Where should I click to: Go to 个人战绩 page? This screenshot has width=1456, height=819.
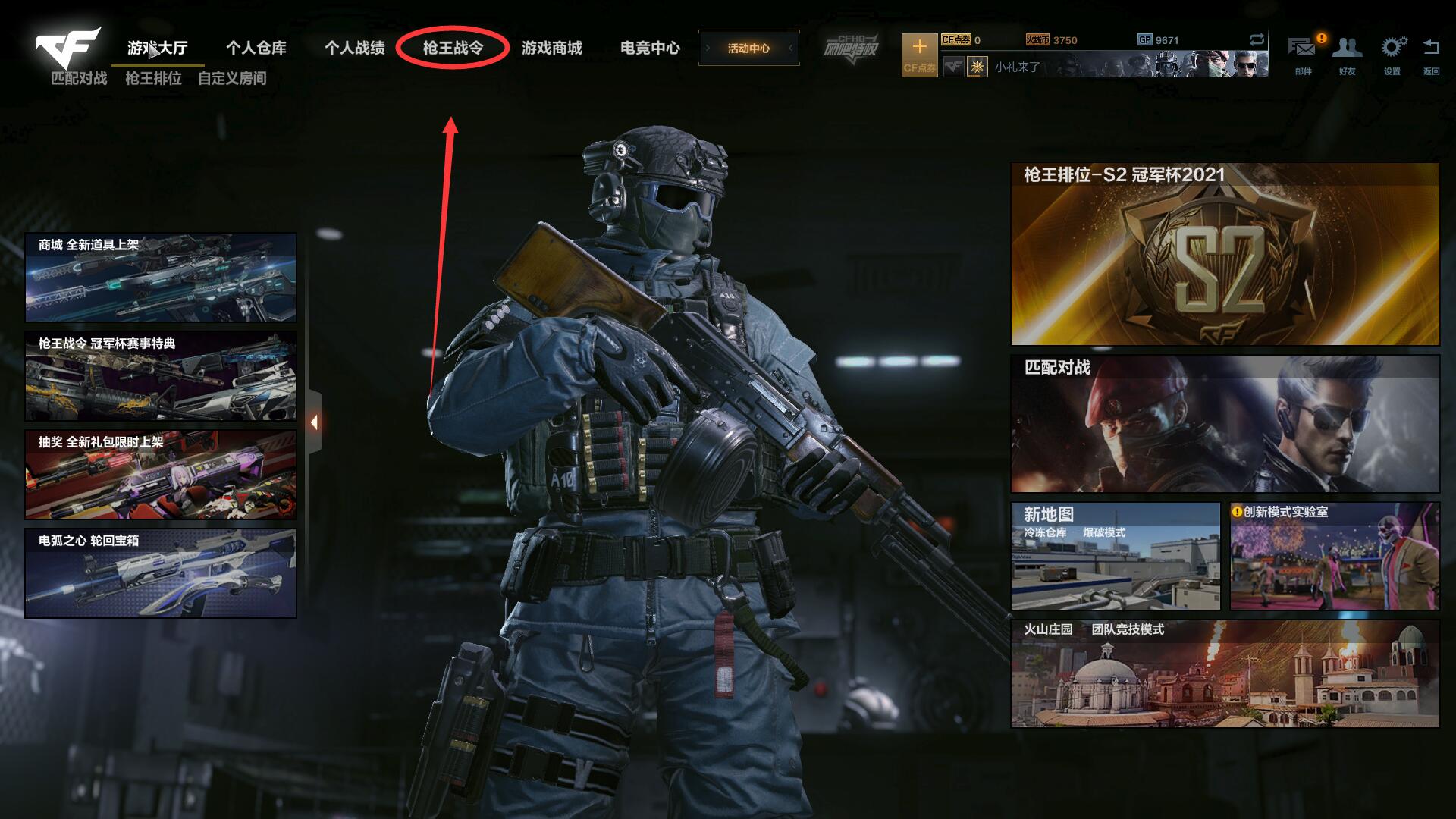pos(354,48)
